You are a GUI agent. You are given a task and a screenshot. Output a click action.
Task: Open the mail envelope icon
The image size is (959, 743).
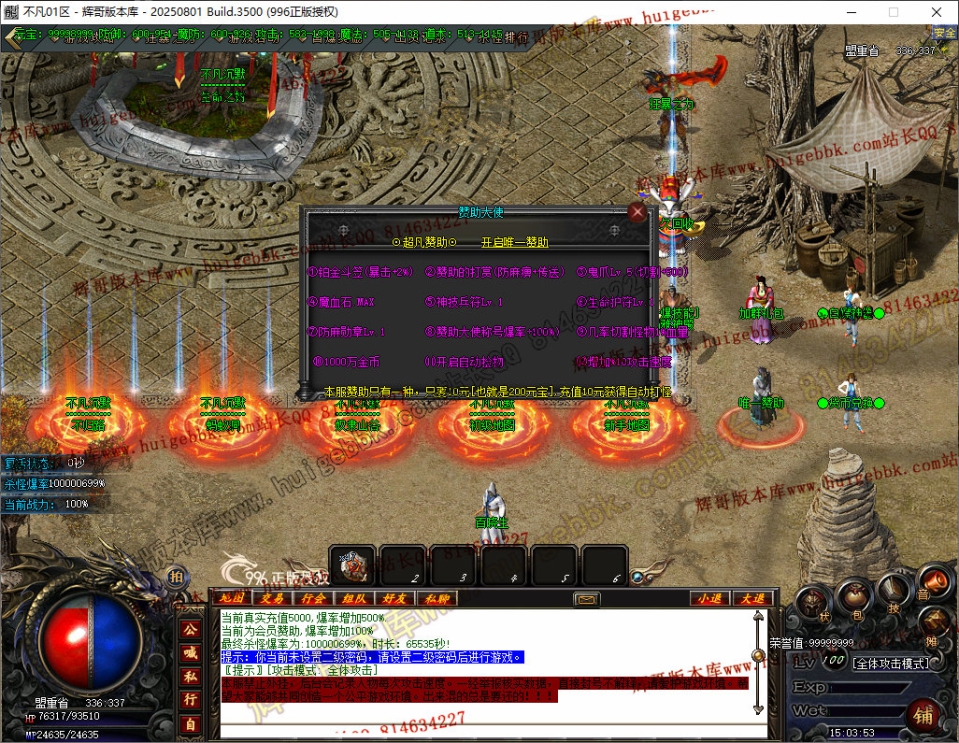pos(586,599)
